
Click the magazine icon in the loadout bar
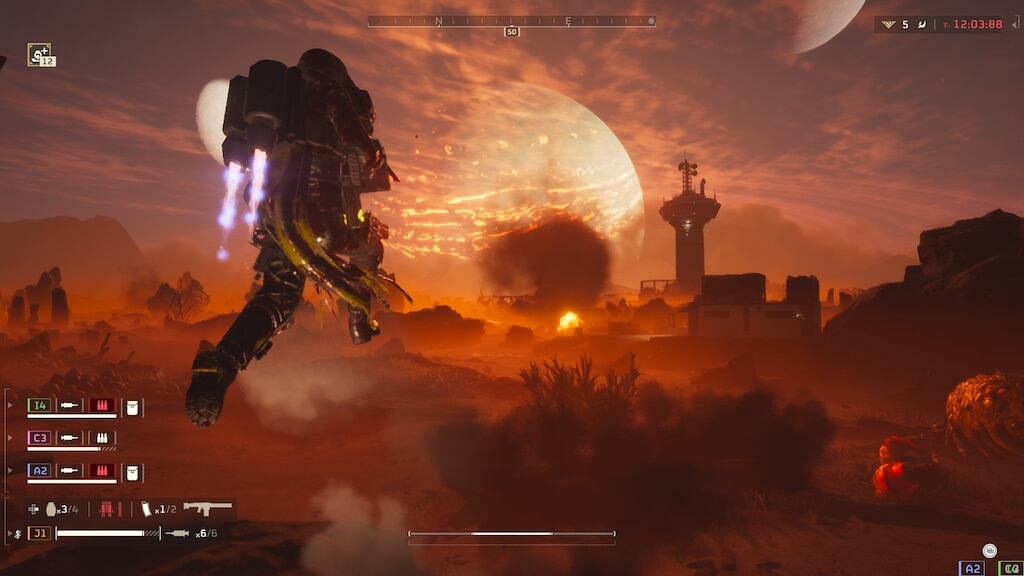(x=146, y=509)
